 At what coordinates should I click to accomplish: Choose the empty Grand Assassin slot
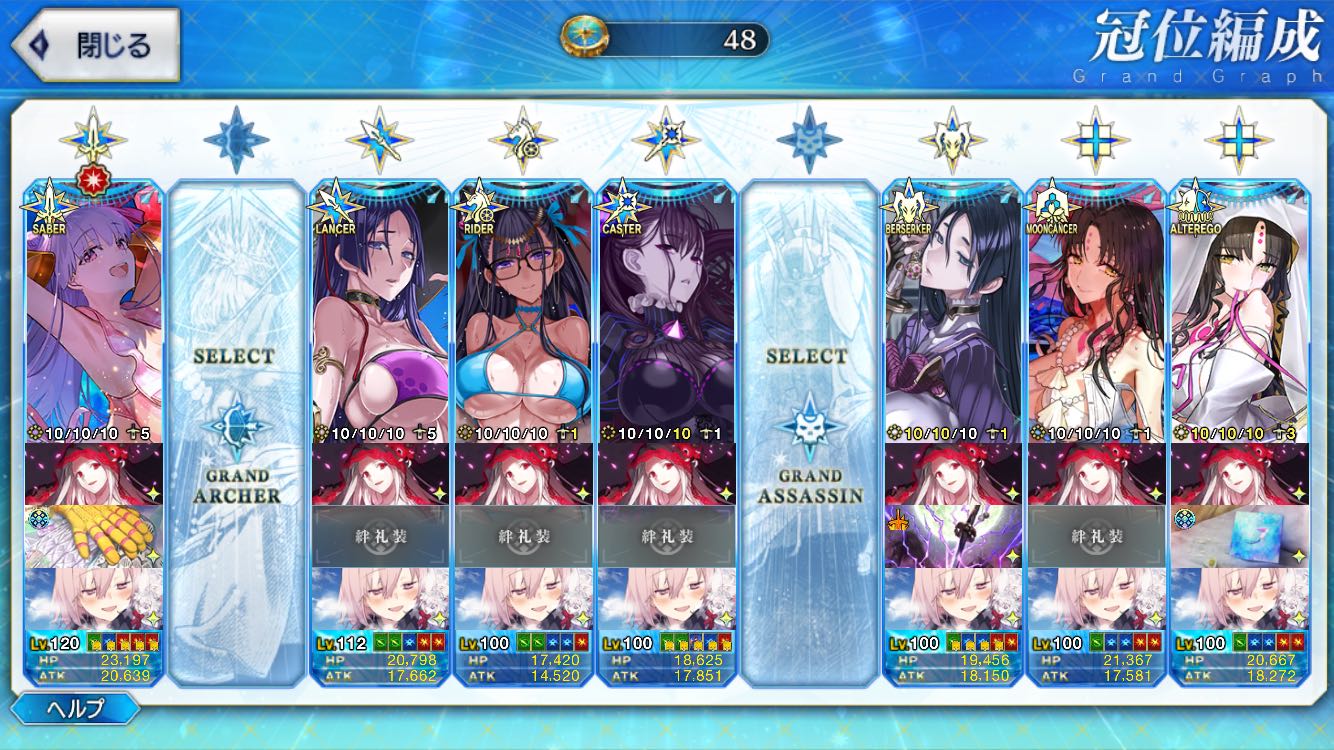tap(809, 430)
